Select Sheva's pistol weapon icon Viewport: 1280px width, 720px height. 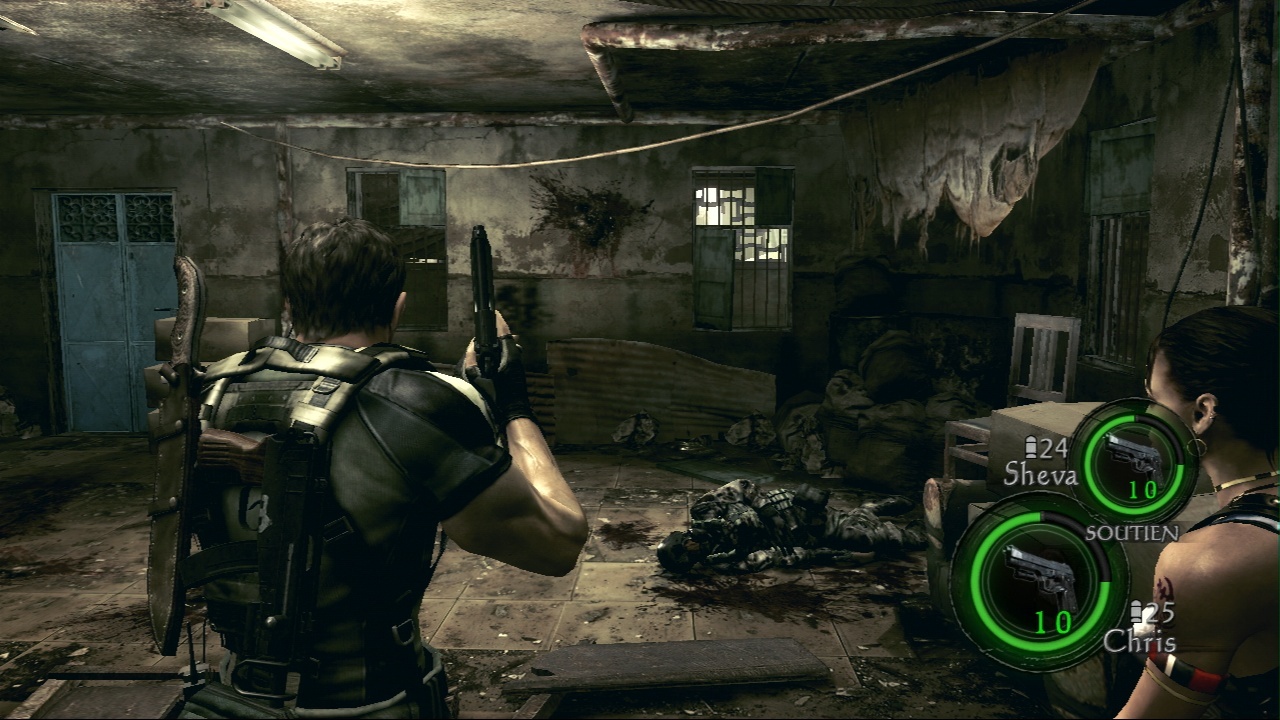tap(1135, 455)
